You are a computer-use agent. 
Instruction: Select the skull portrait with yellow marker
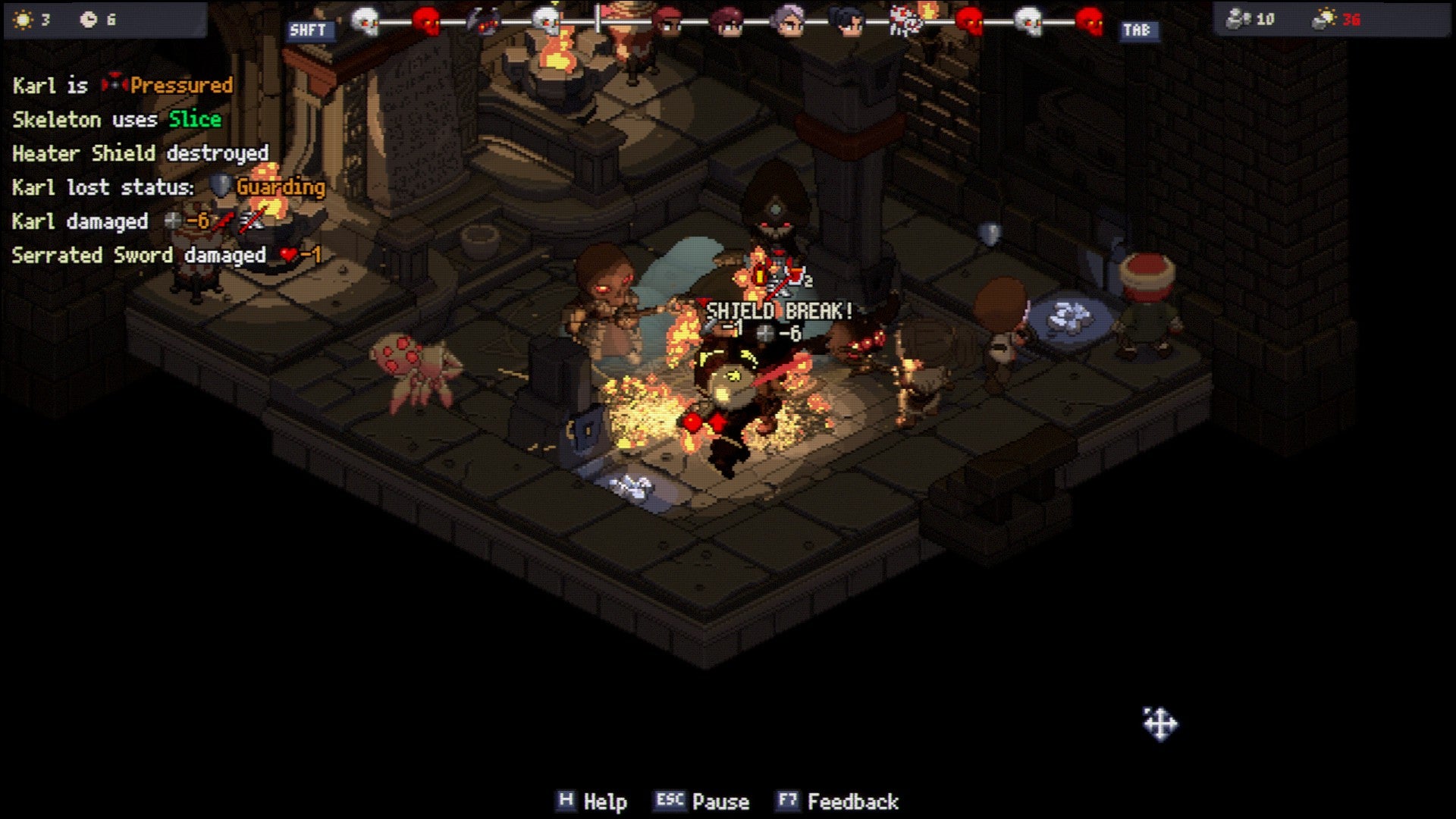coord(546,20)
